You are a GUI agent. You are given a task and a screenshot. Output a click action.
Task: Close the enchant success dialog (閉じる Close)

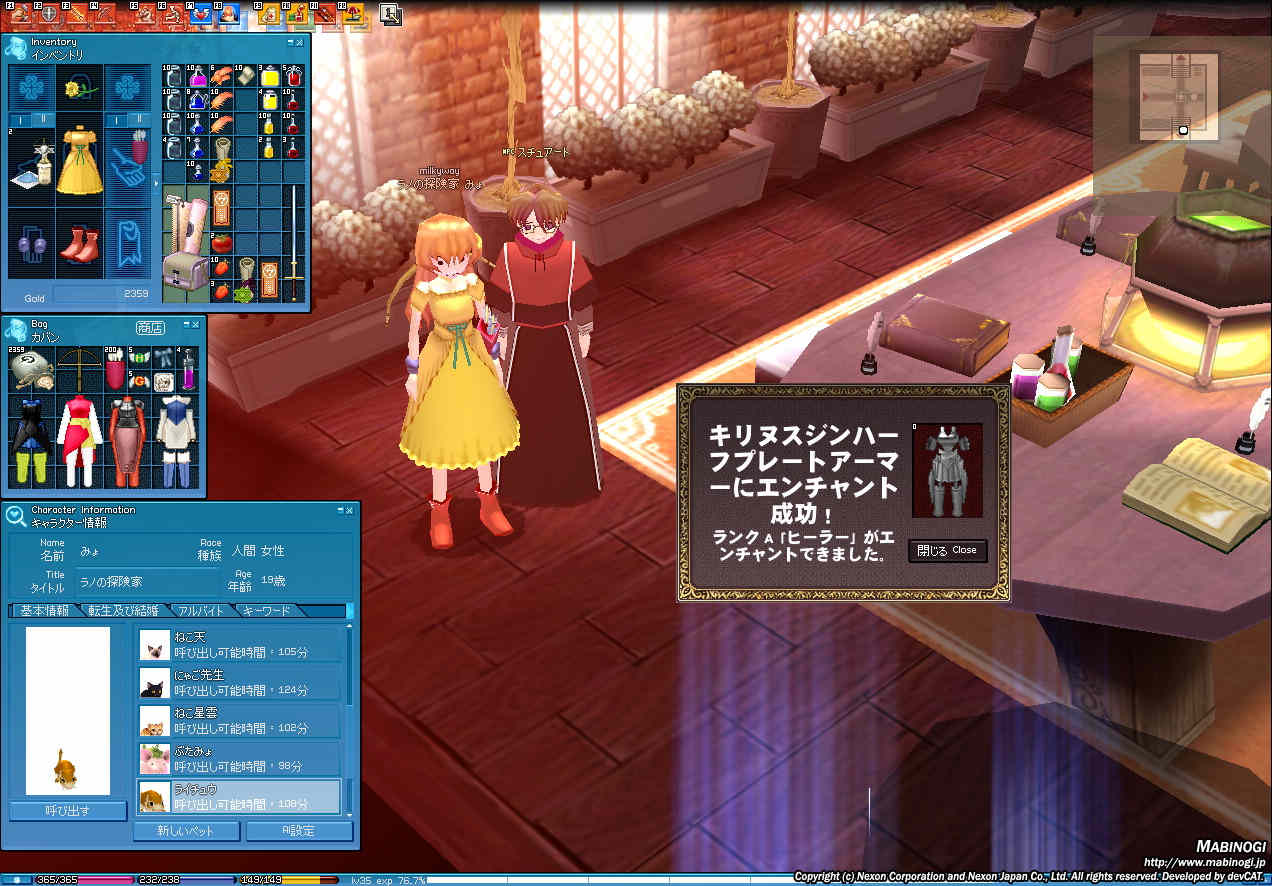pos(947,551)
